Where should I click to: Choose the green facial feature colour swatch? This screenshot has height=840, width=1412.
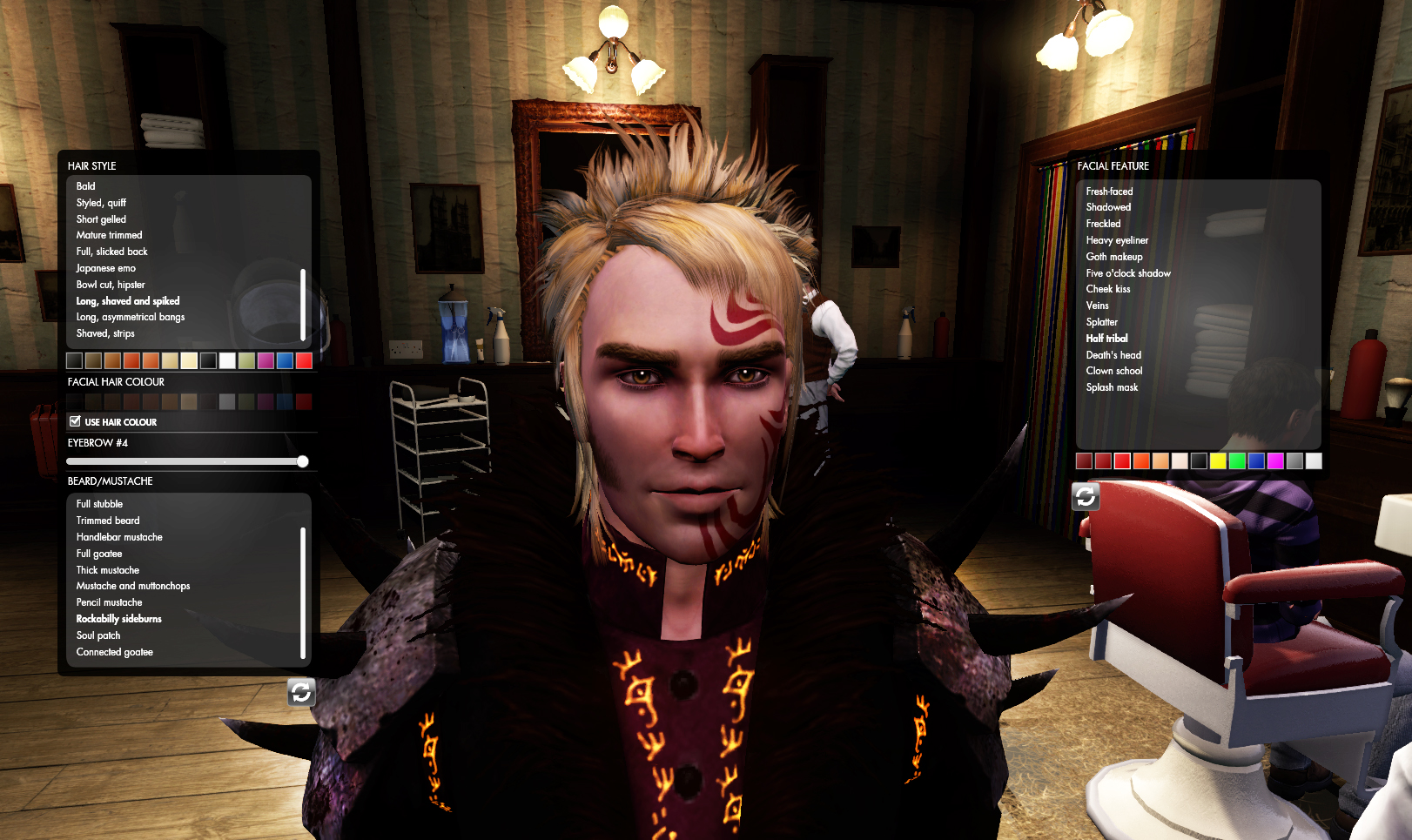coord(1237,460)
